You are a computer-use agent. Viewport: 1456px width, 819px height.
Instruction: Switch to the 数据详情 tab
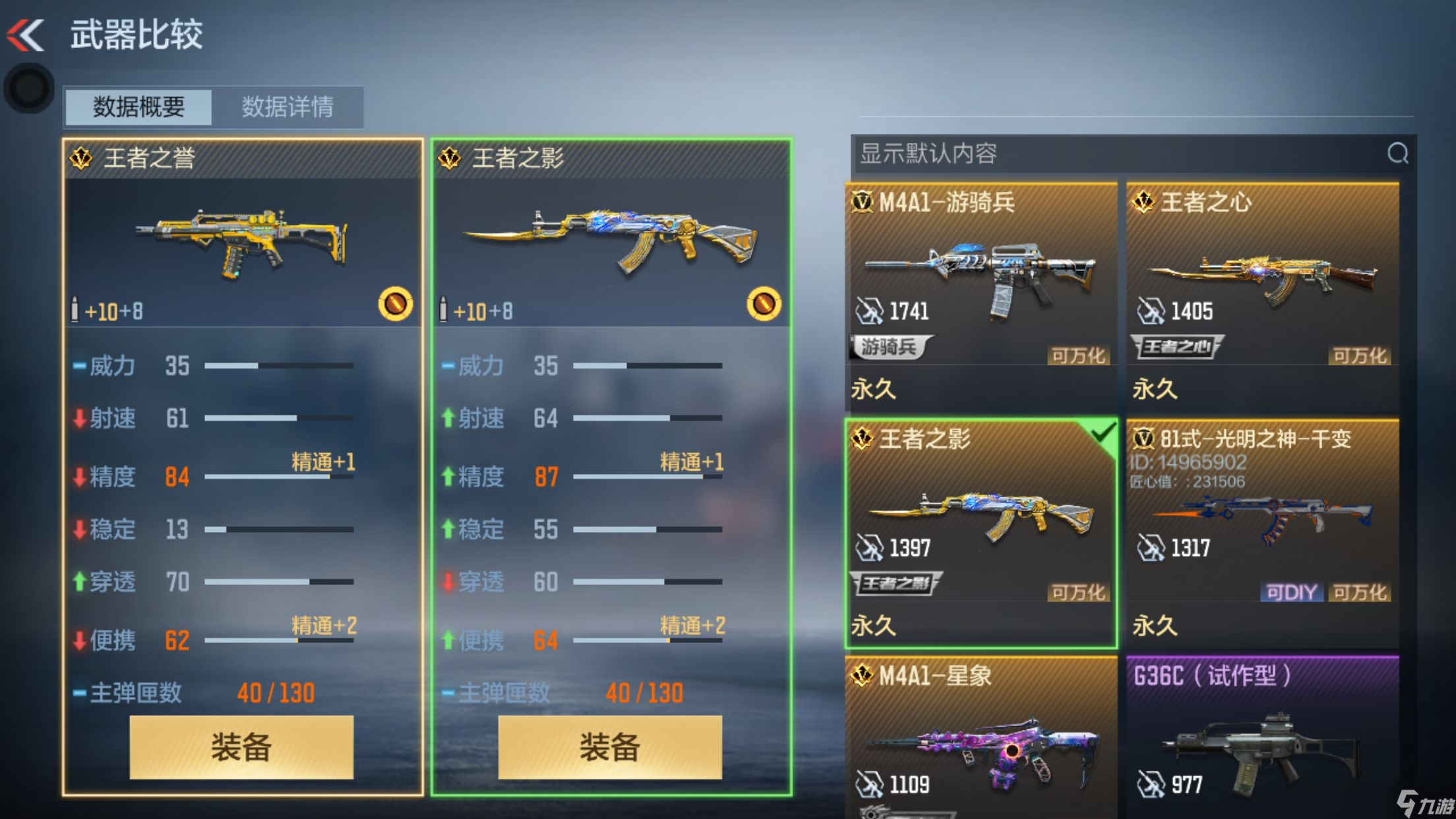288,107
